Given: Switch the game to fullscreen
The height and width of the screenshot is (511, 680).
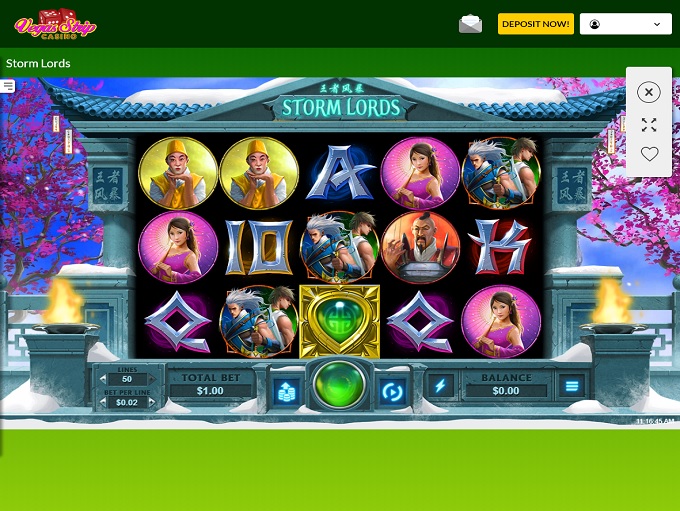Looking at the screenshot, I should point(649,125).
